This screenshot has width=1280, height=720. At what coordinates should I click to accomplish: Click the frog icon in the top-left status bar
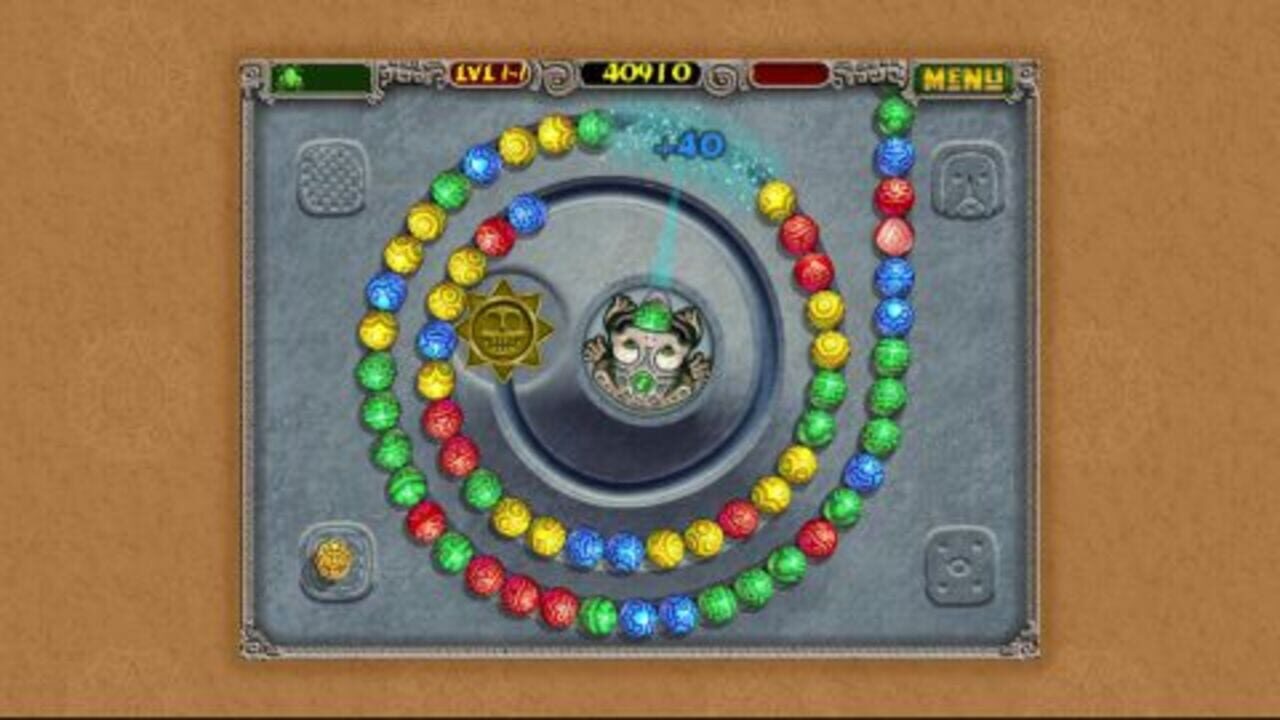point(290,75)
